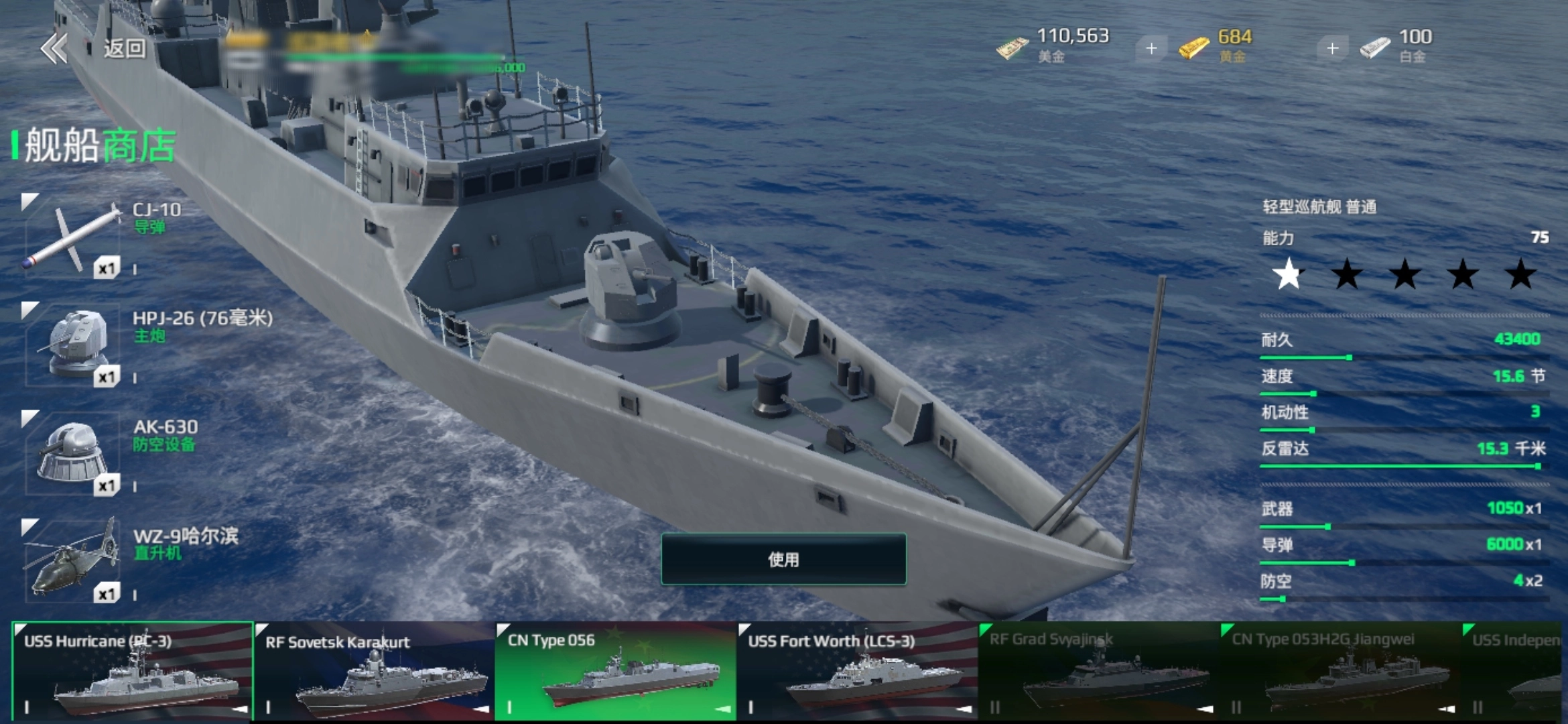The height and width of the screenshot is (724, 1568).
Task: Choose the RF Sovetsk Karakurt ship
Action: (374, 672)
